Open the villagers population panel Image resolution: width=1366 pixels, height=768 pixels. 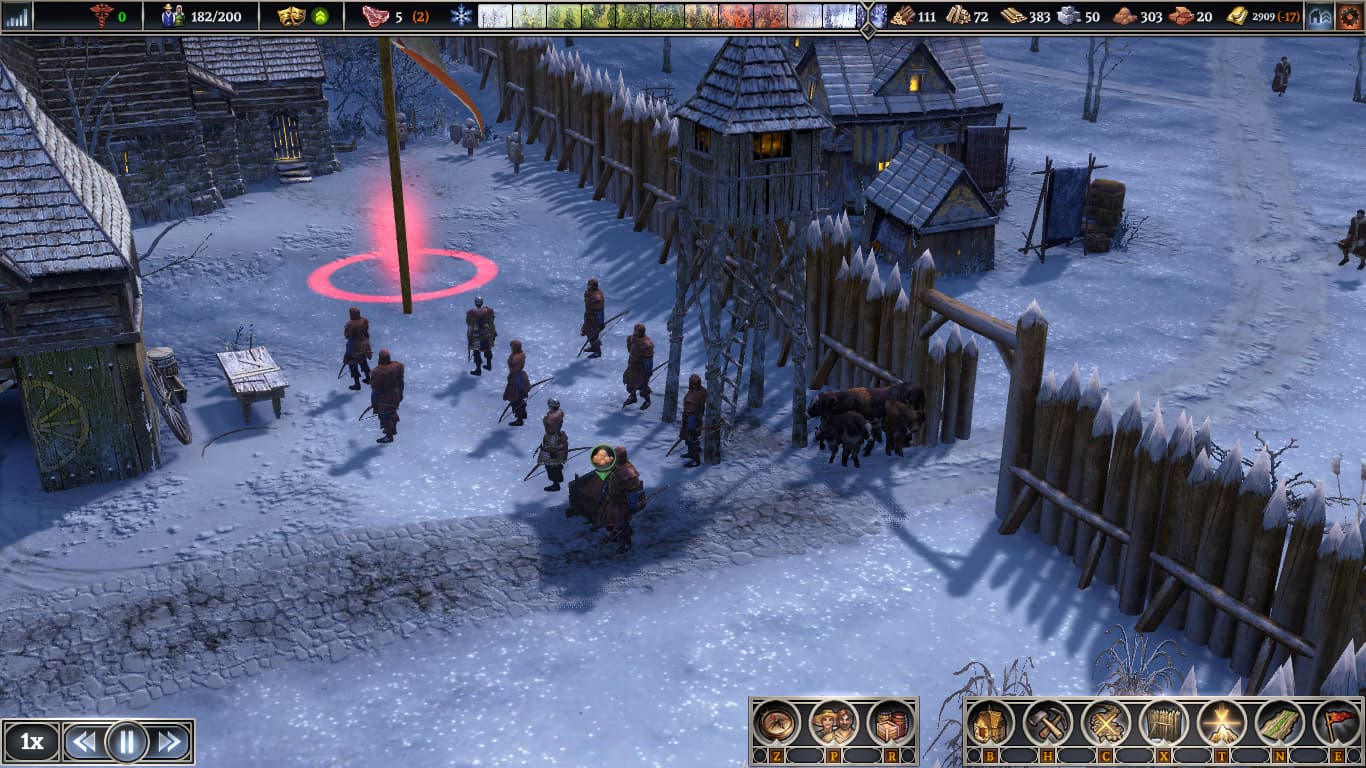coord(834,722)
